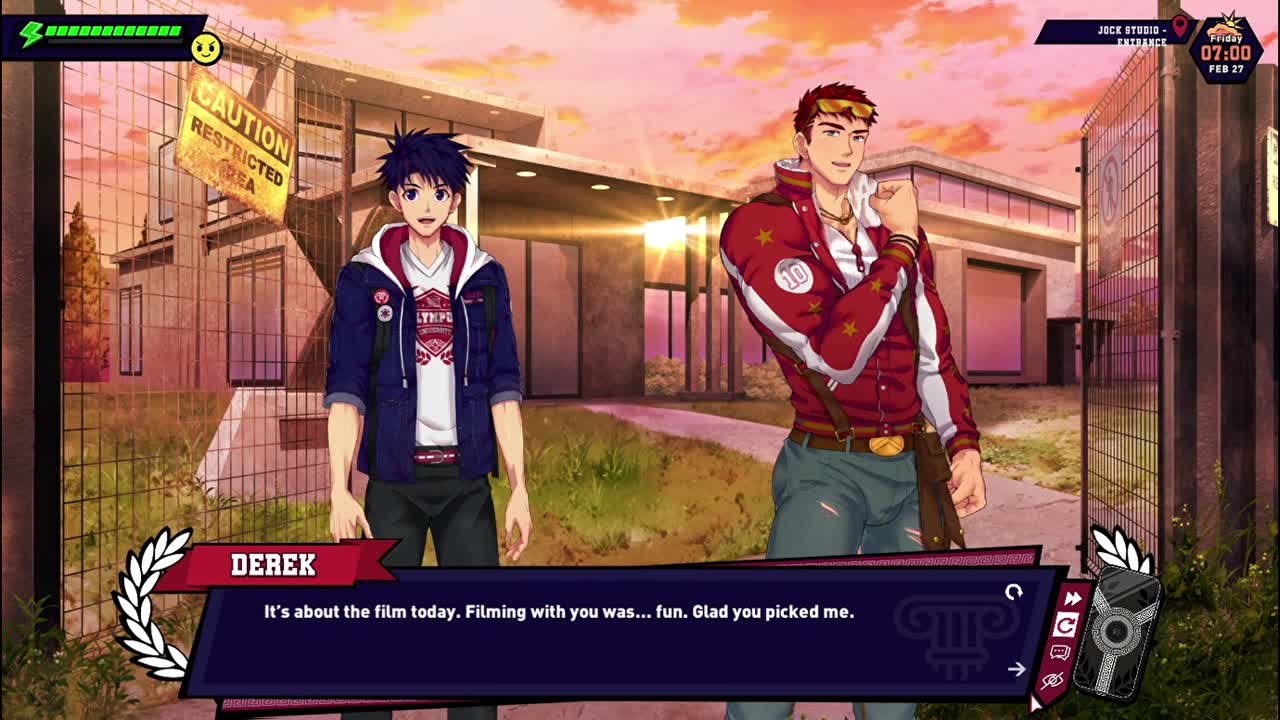Click the red location pin icon
The height and width of the screenshot is (720, 1280).
(1180, 26)
